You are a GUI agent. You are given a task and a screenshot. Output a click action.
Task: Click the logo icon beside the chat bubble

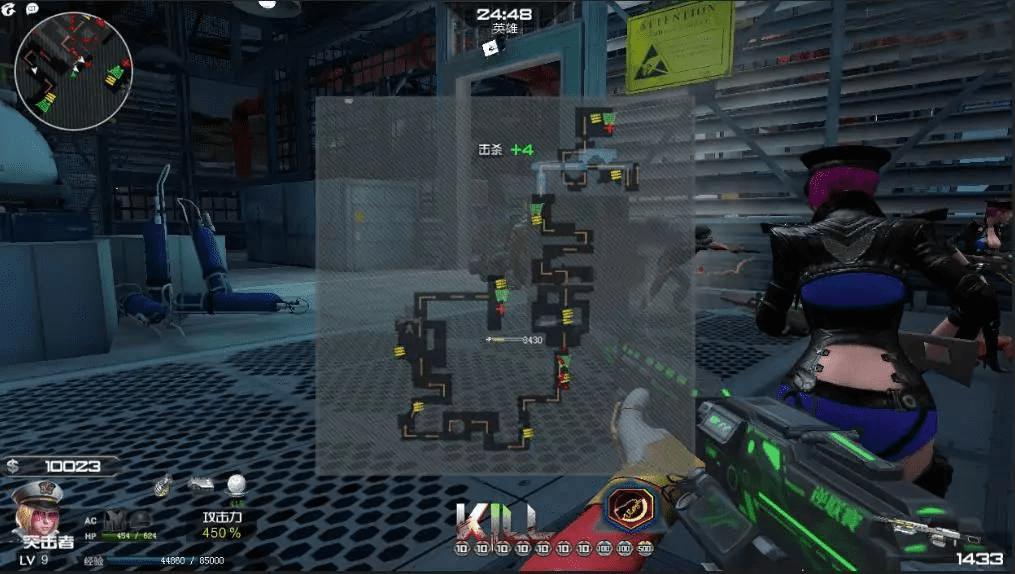(x=9, y=7)
